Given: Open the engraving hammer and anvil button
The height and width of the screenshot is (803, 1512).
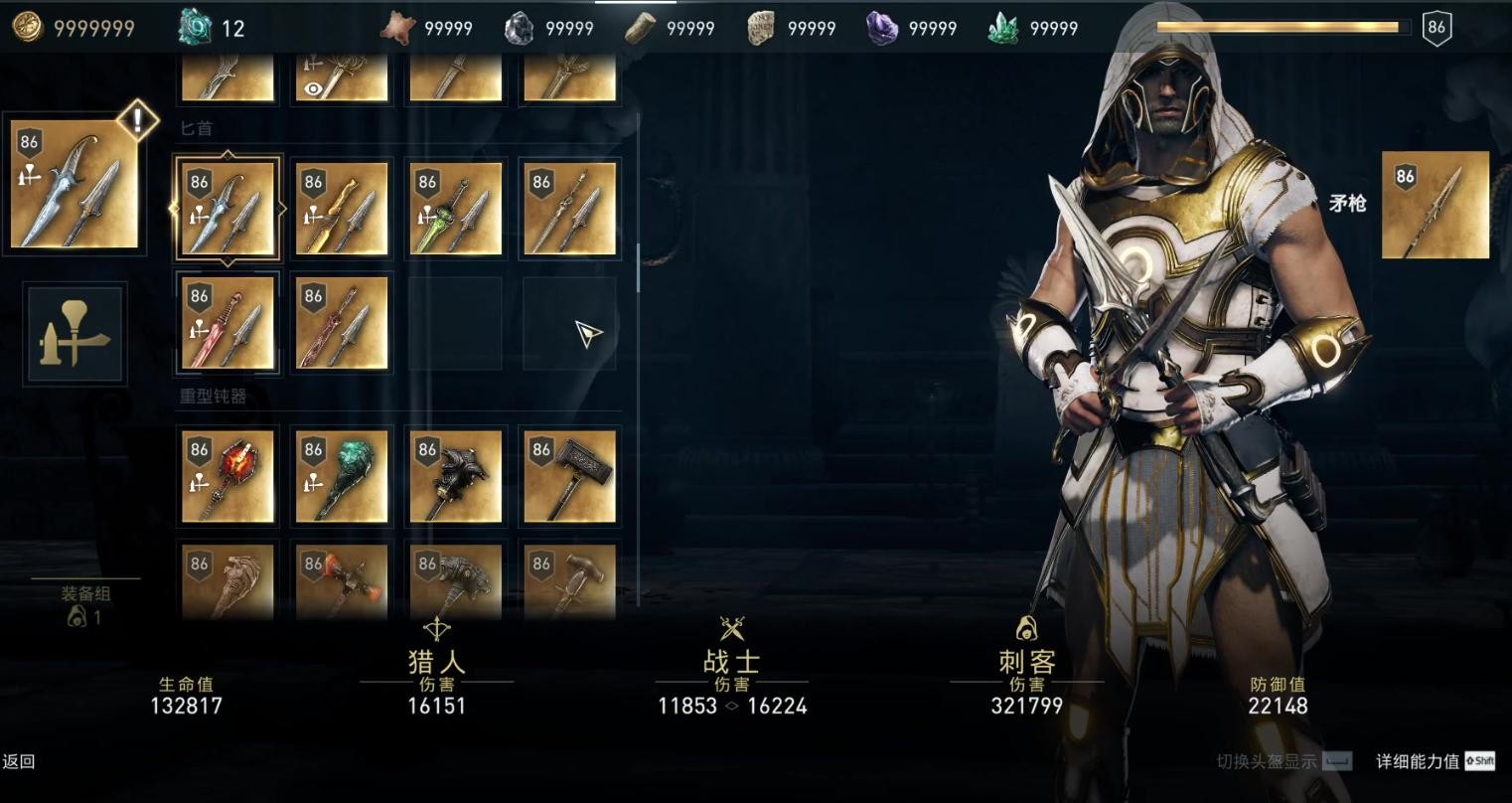Looking at the screenshot, I should 76,334.
